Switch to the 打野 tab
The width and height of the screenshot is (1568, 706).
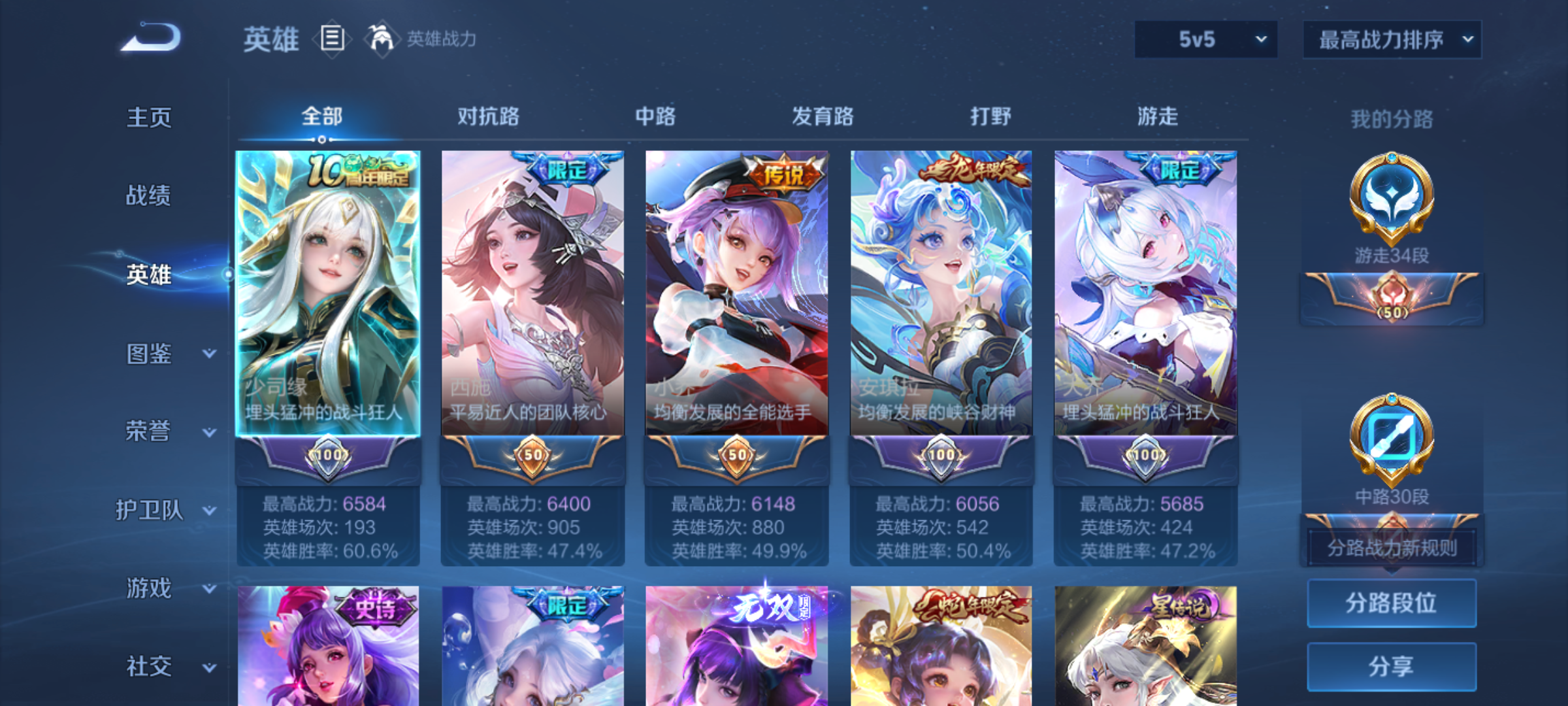click(990, 116)
